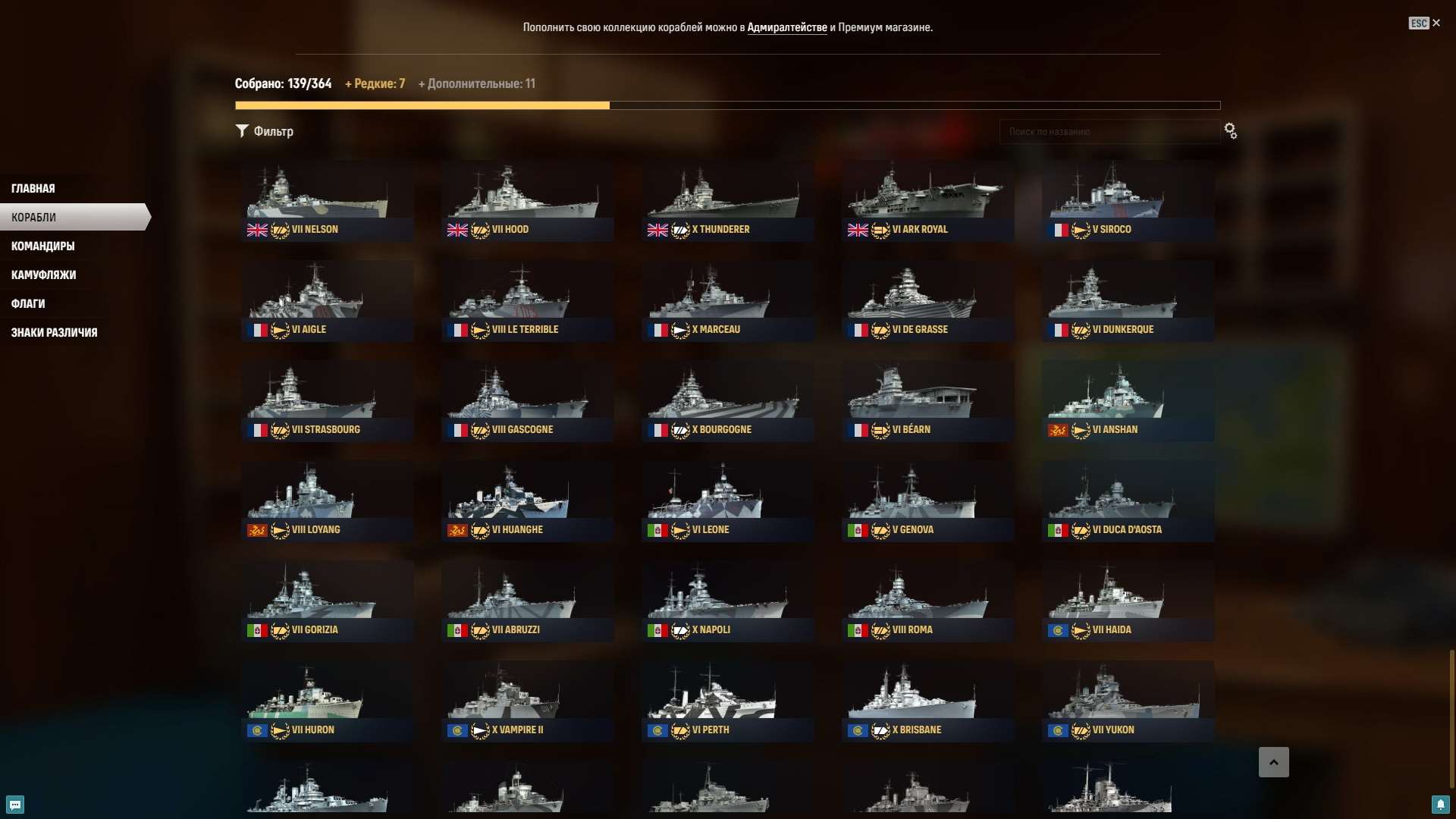Image resolution: width=1456 pixels, height=819 pixels.
Task: Open the Командиры section
Action: pyautogui.click(x=42, y=246)
